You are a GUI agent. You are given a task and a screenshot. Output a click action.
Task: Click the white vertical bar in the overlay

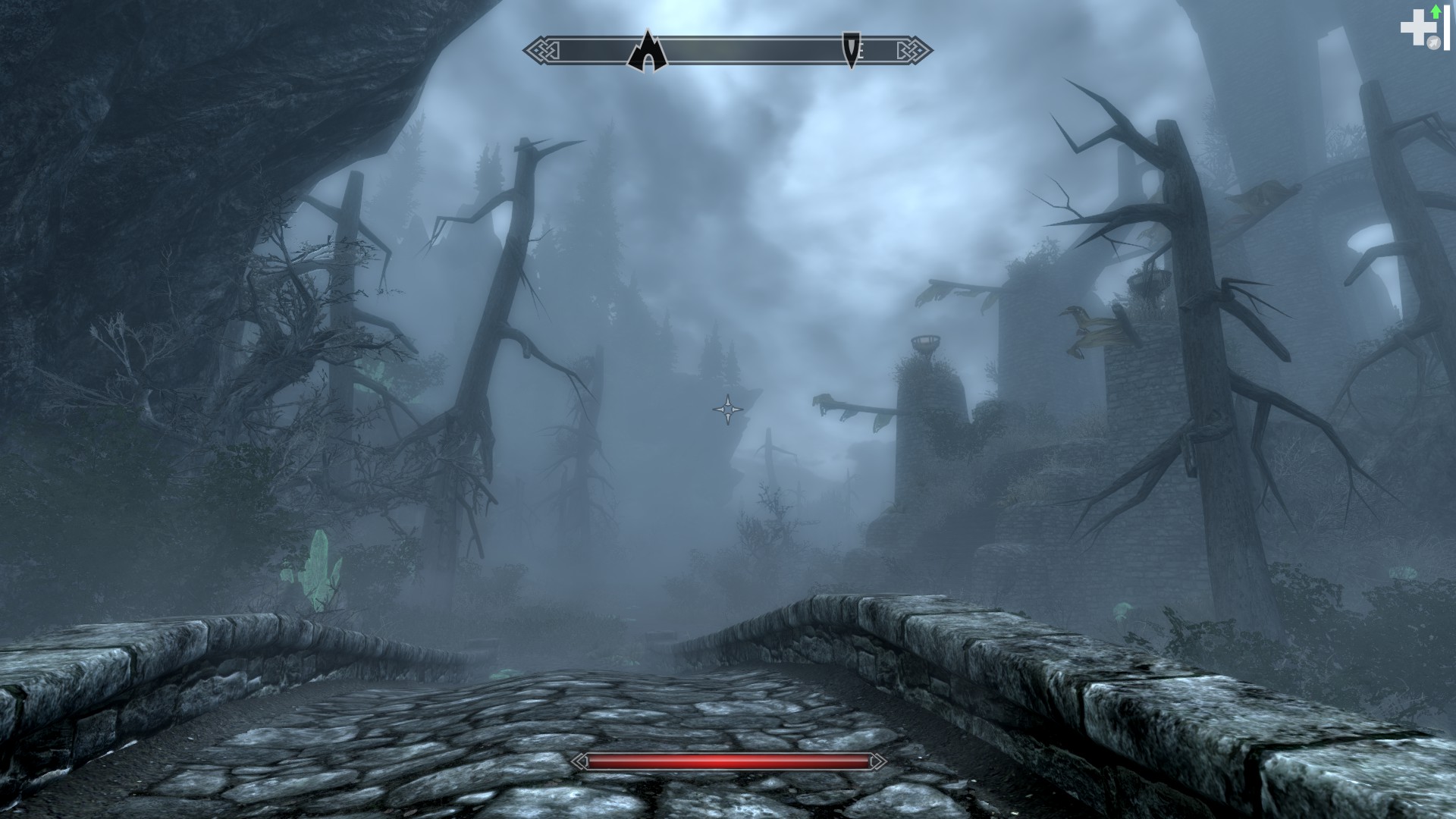pos(1447,27)
